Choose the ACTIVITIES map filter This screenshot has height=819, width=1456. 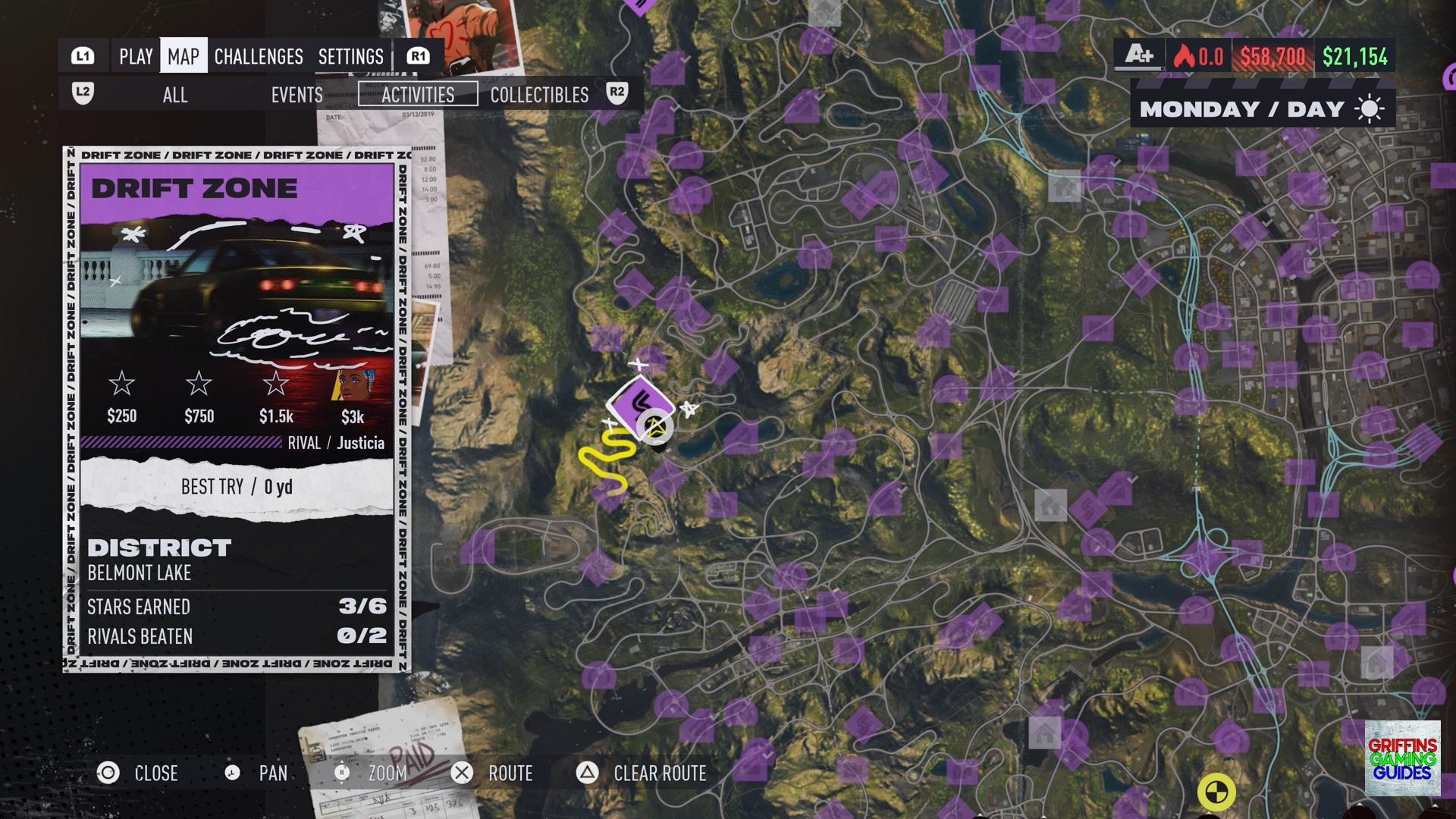pos(418,95)
